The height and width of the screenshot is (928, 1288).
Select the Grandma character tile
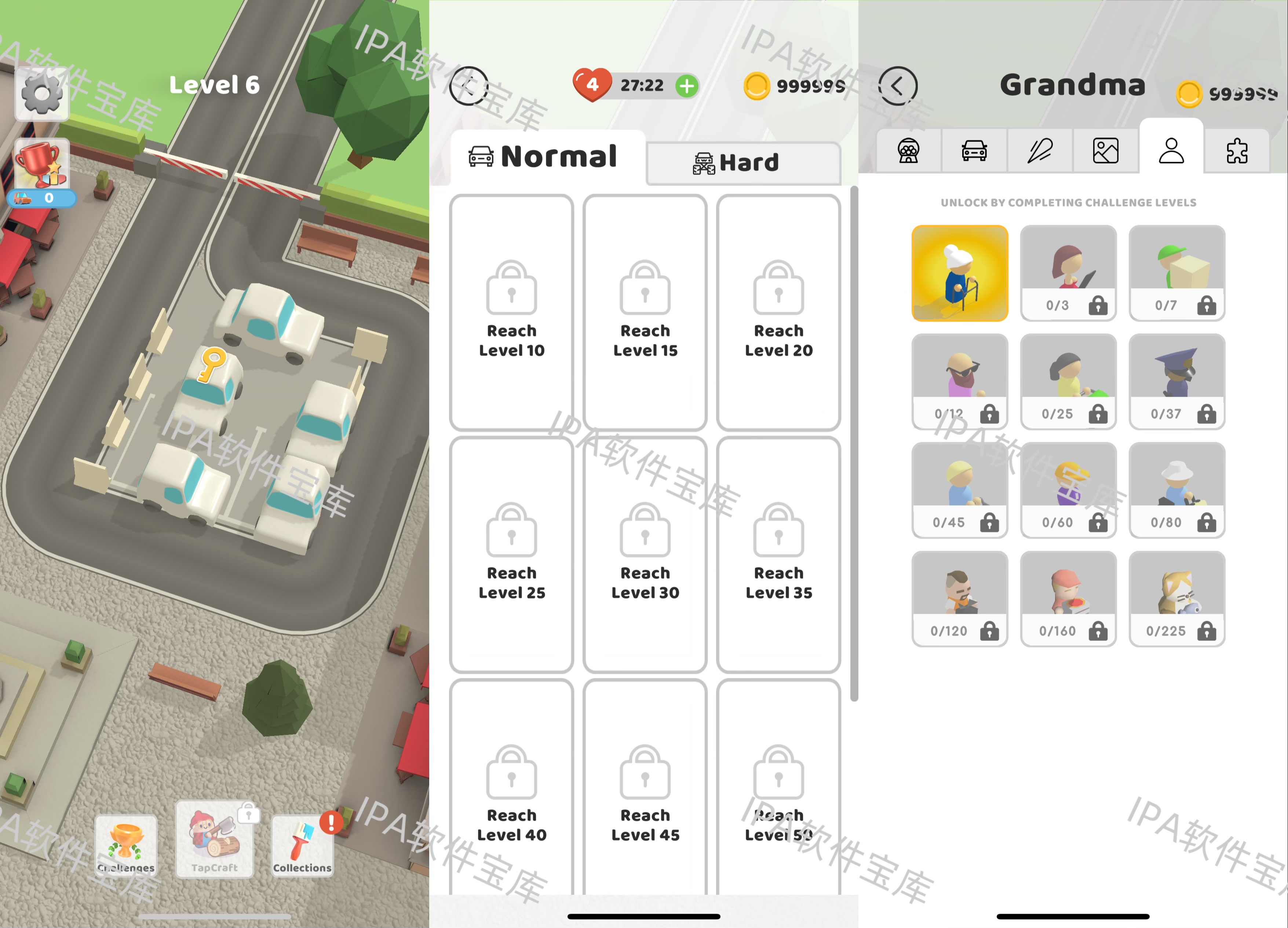[960, 273]
